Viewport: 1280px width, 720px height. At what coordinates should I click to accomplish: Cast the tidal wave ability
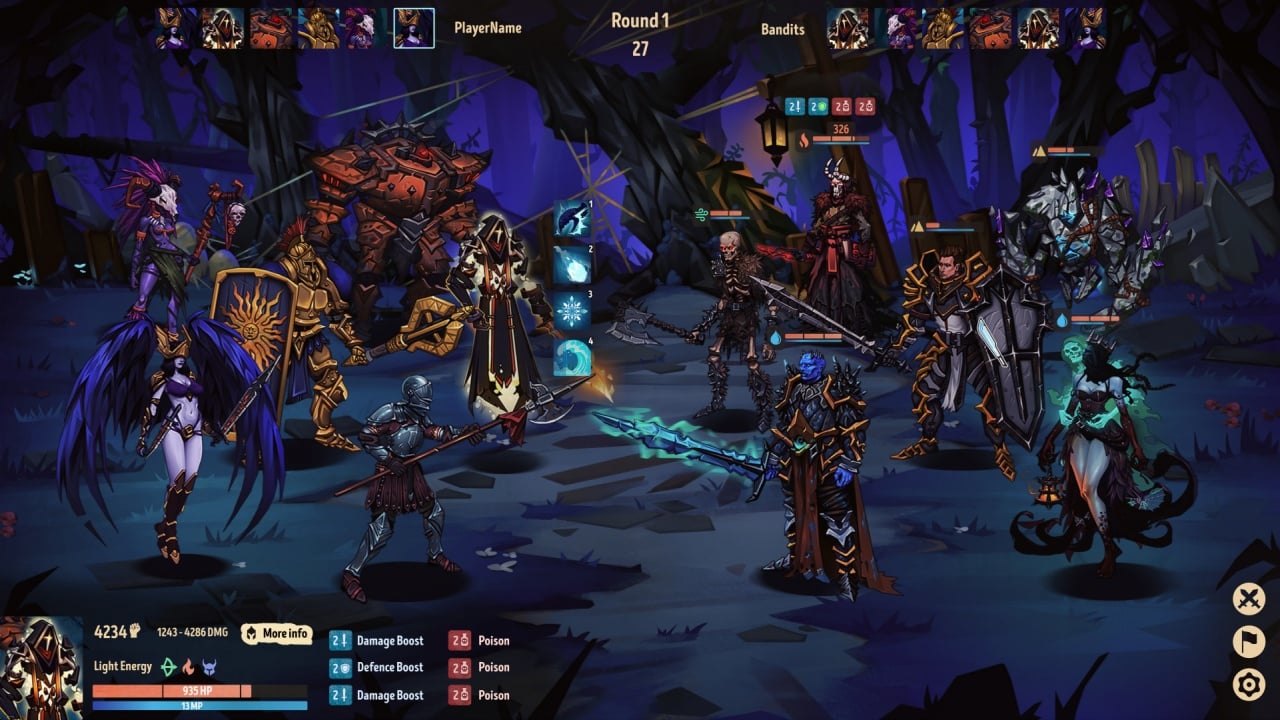click(573, 357)
